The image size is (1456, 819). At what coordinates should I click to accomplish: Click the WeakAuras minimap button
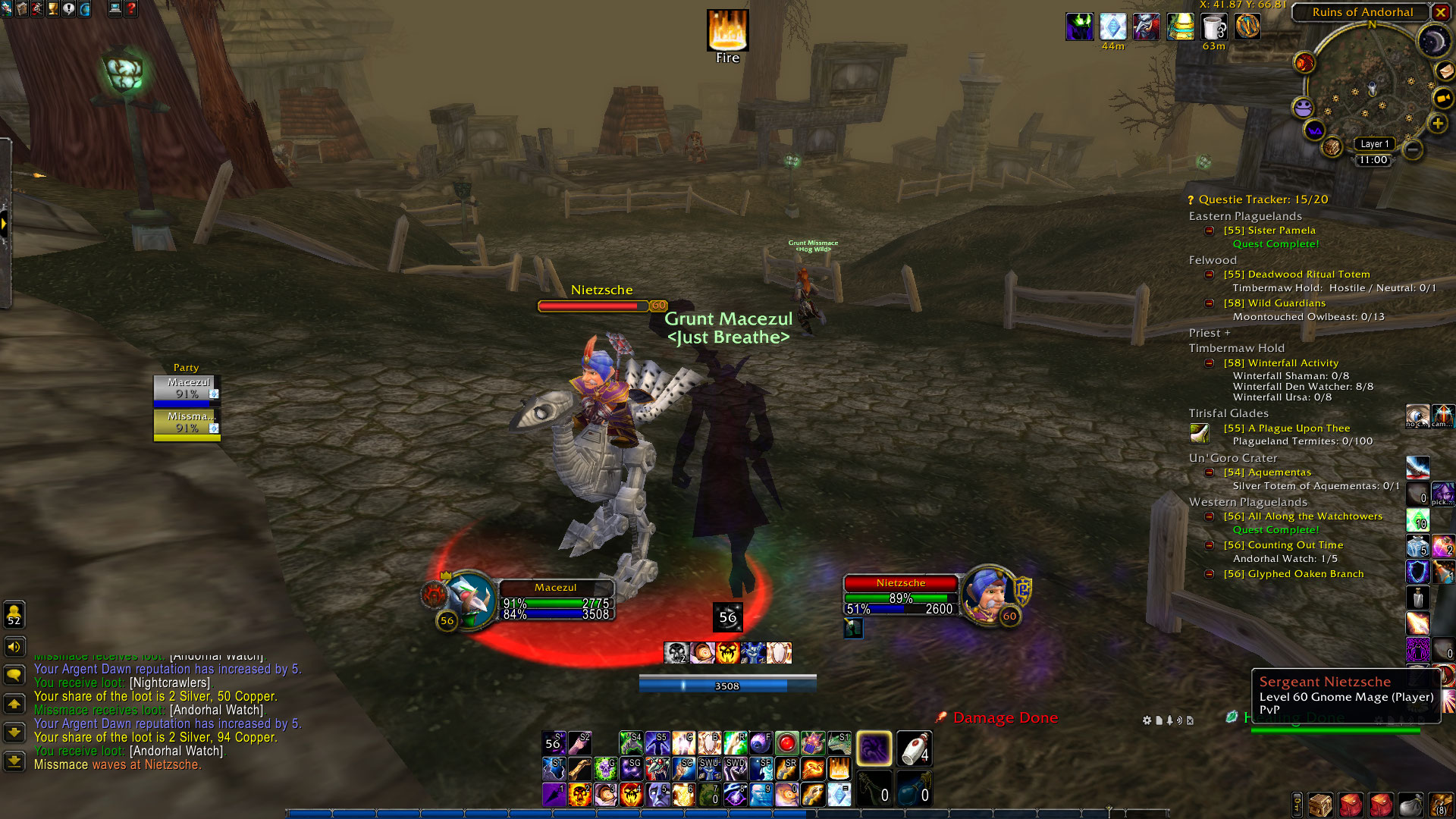click(1314, 130)
